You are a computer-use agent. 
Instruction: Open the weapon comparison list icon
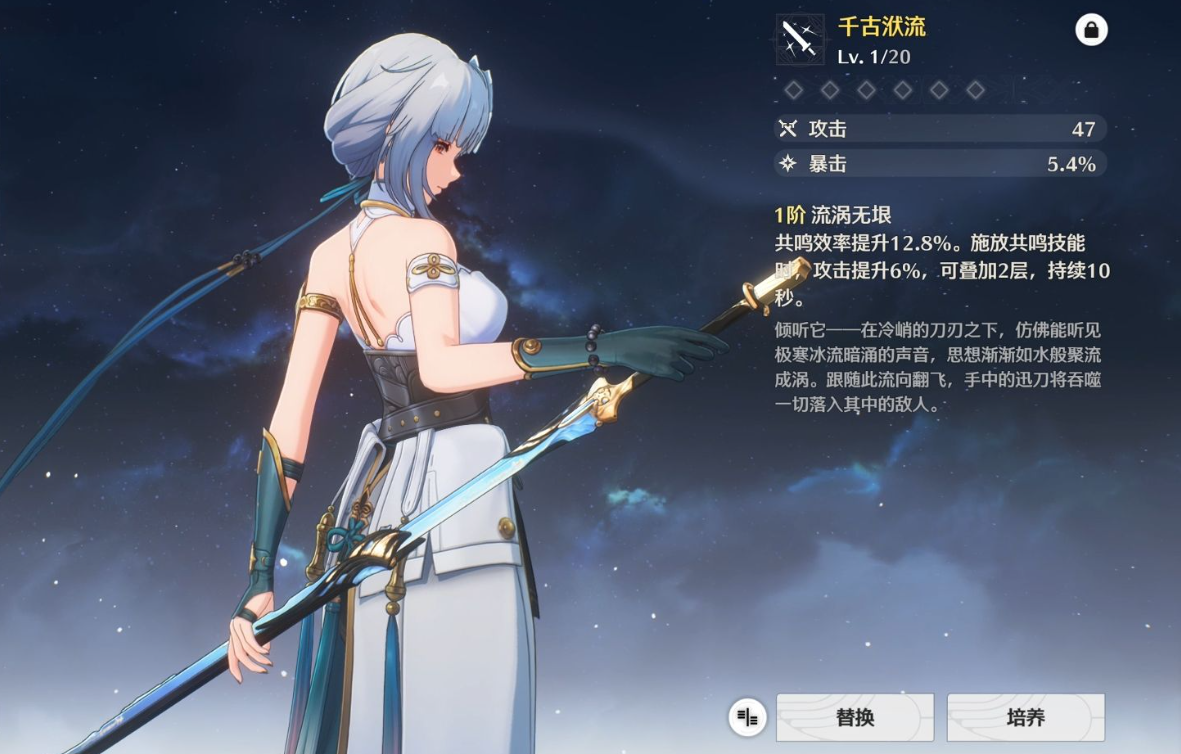click(747, 717)
